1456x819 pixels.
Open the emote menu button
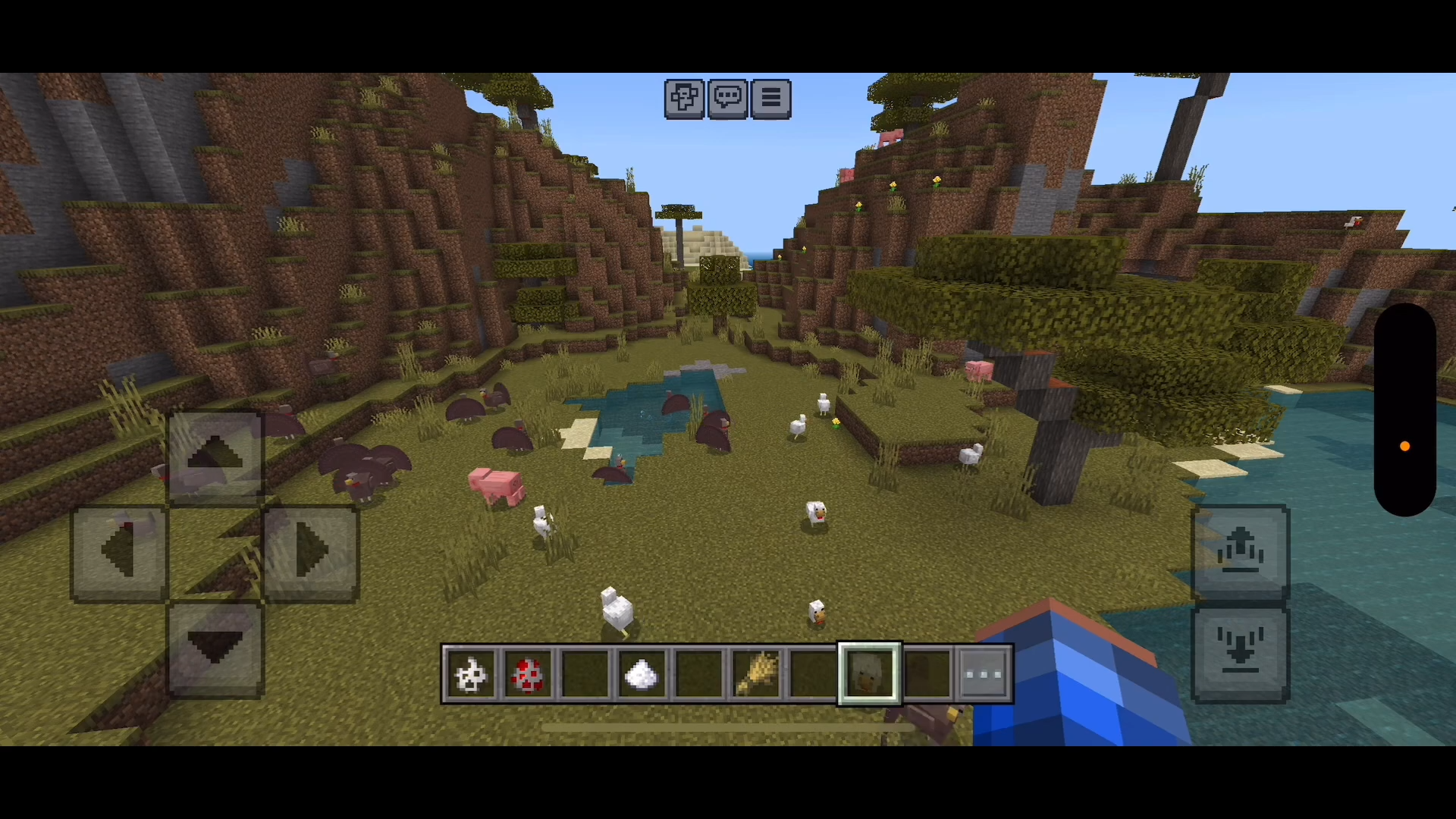point(684,99)
